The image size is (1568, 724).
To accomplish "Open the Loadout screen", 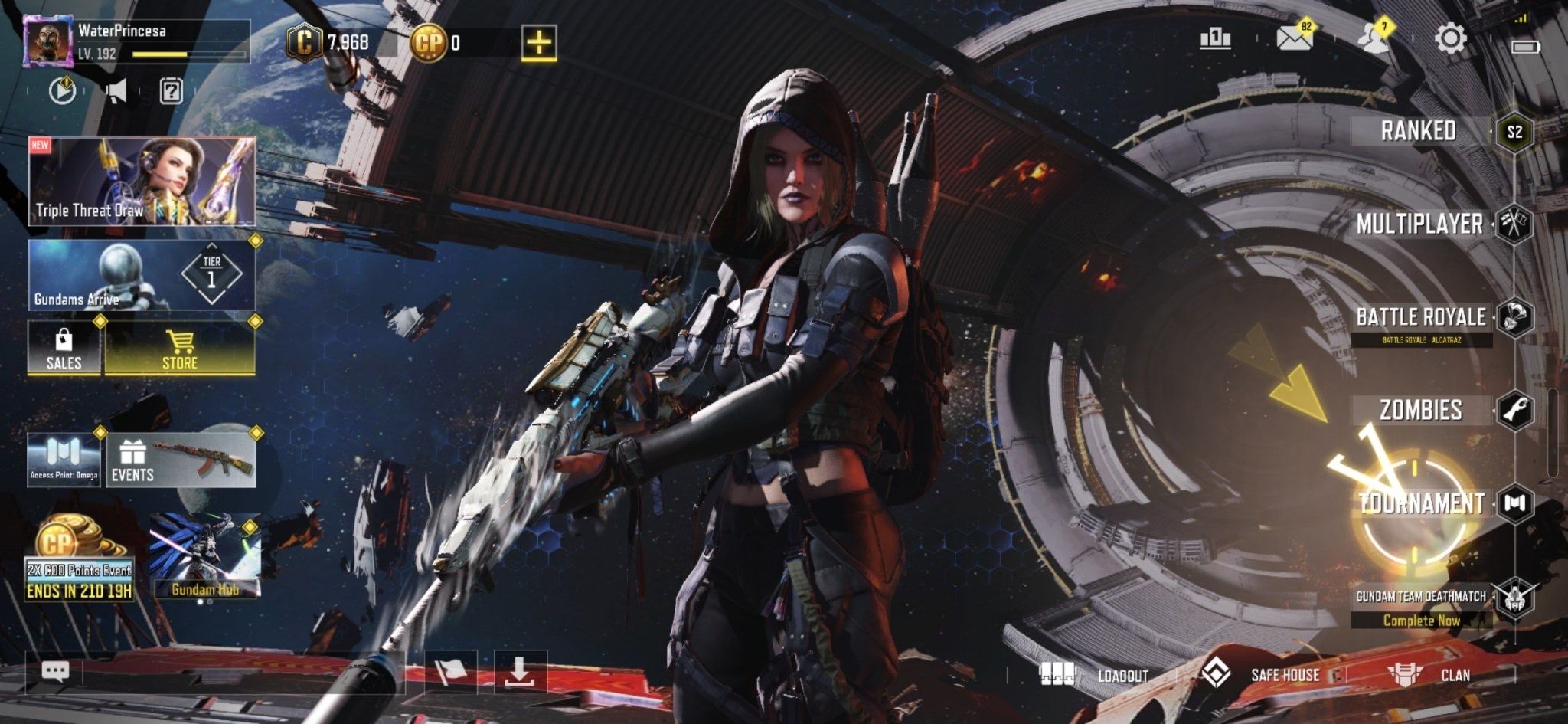I will tap(1095, 675).
